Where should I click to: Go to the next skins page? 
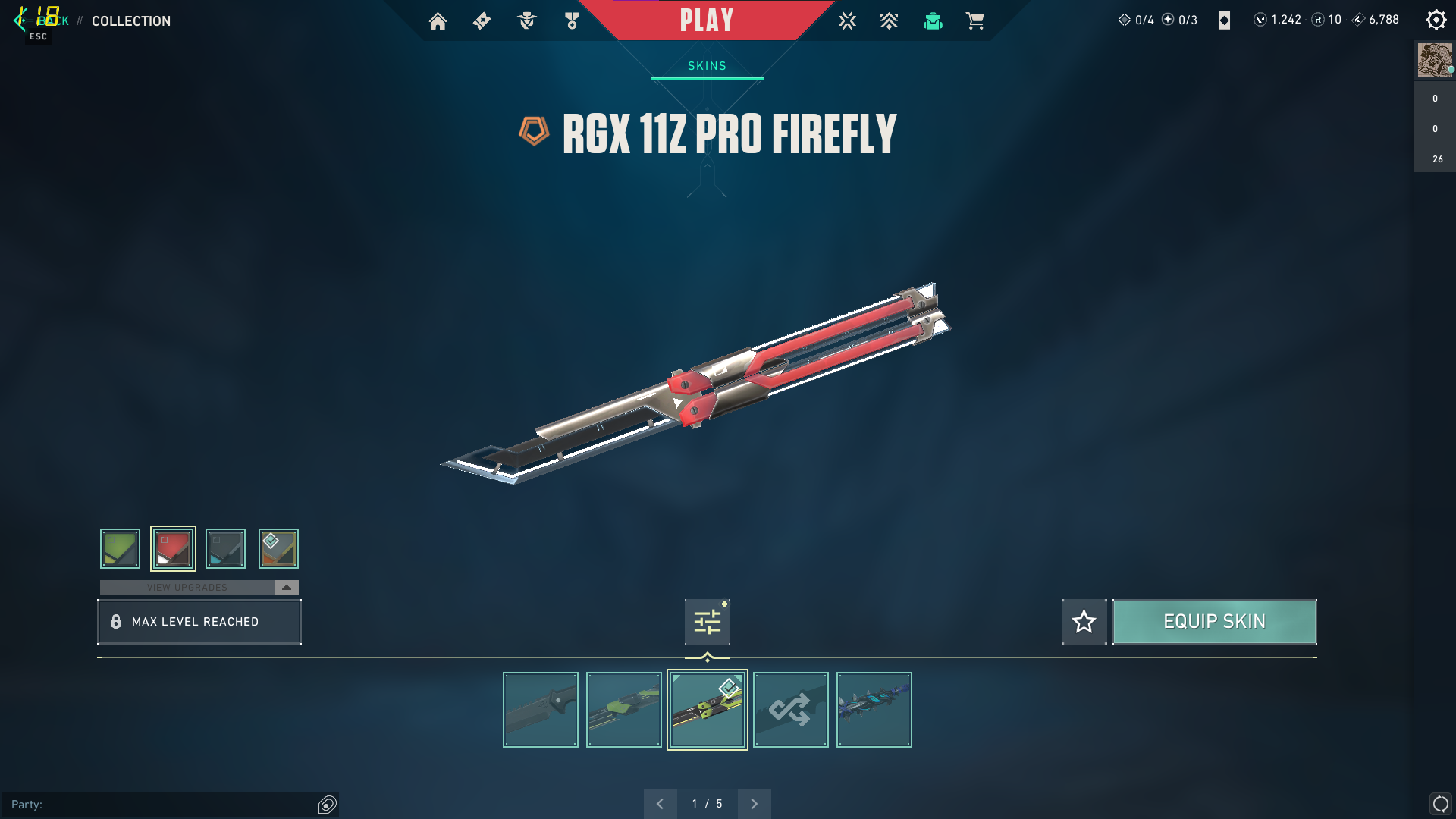[x=754, y=804]
